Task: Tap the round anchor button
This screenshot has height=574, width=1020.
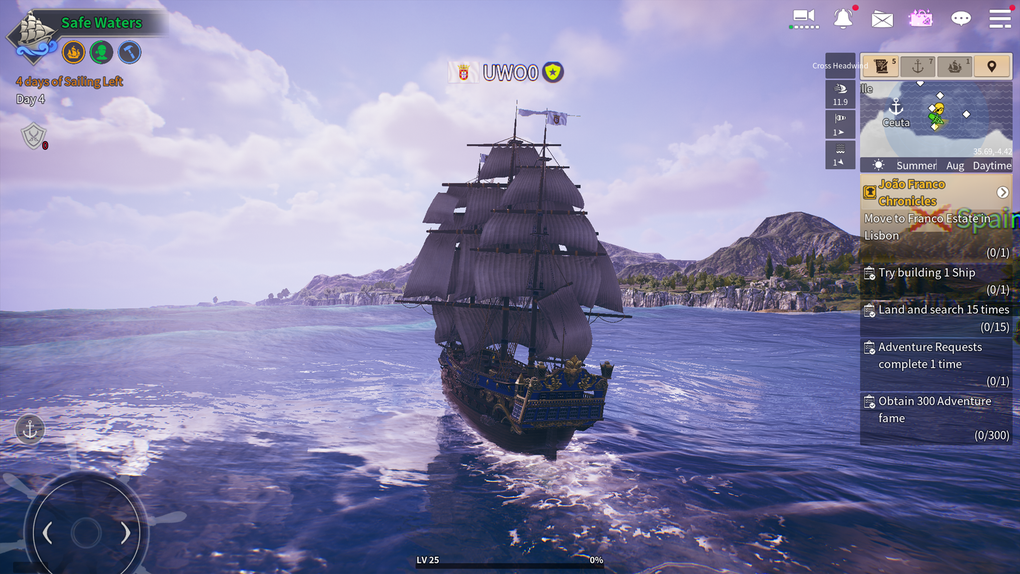Action: pos(30,429)
